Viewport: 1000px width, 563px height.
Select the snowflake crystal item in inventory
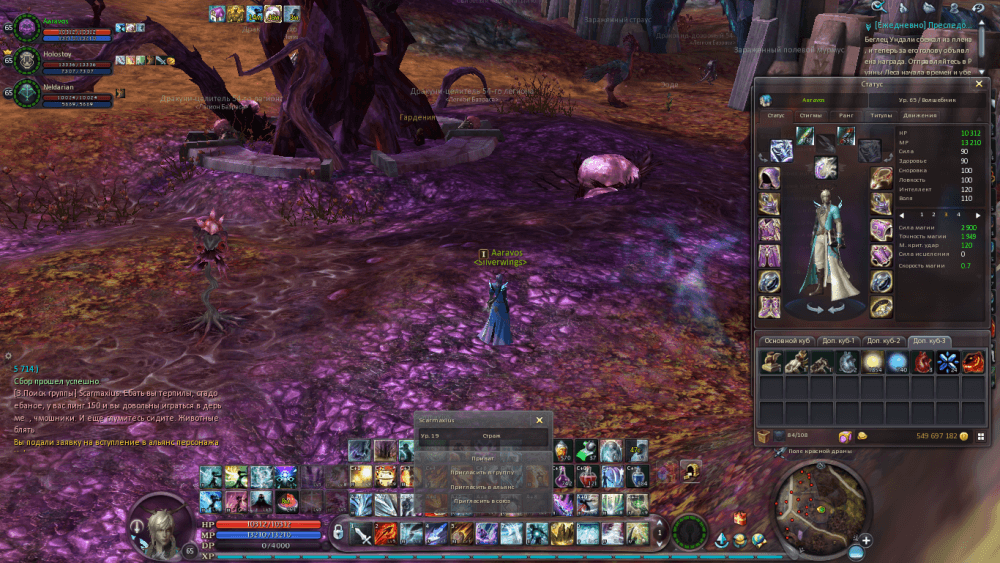948,362
